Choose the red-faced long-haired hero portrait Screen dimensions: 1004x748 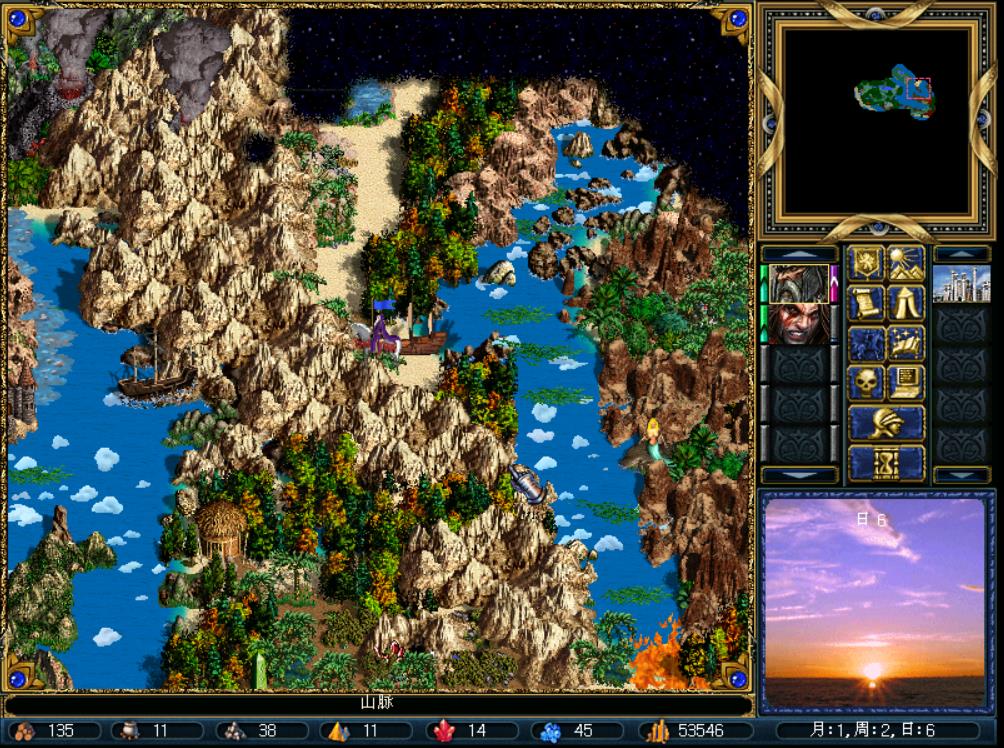[798, 323]
